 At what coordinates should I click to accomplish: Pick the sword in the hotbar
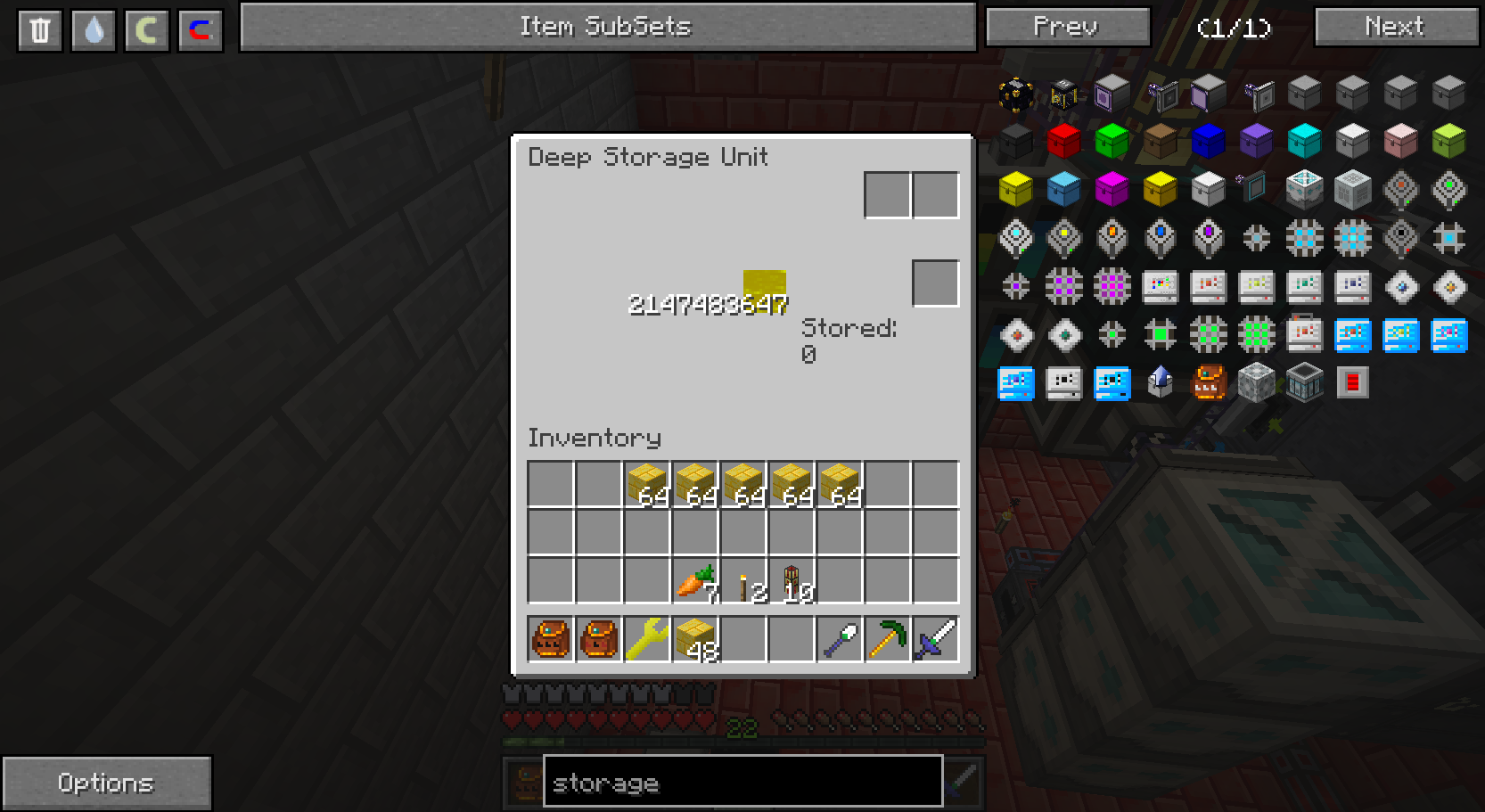click(936, 639)
